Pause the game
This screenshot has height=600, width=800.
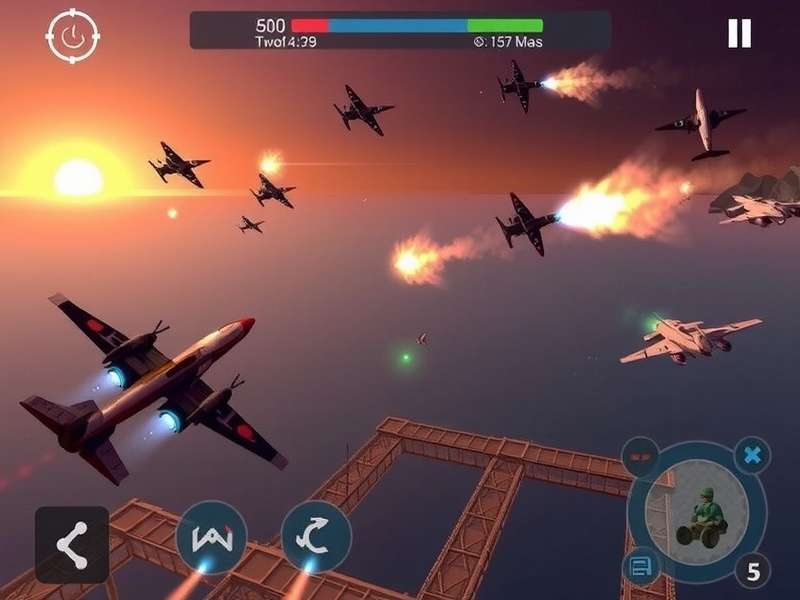pyautogui.click(x=739, y=34)
